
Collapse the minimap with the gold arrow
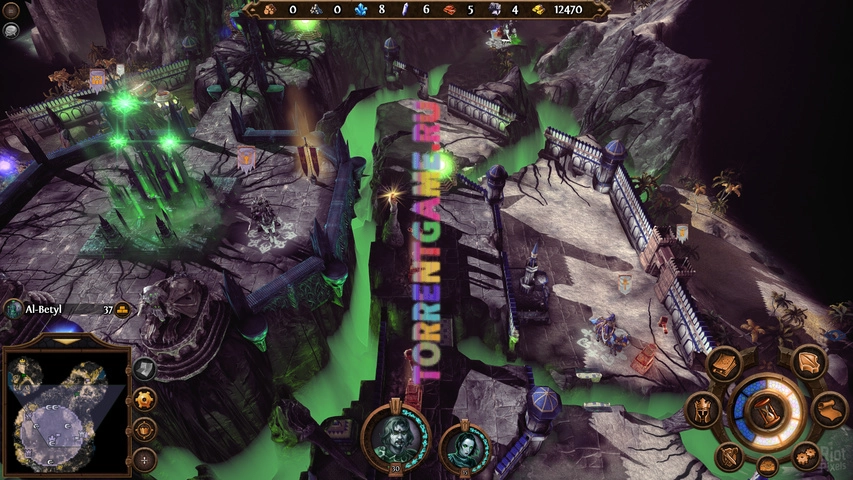pos(66,341)
